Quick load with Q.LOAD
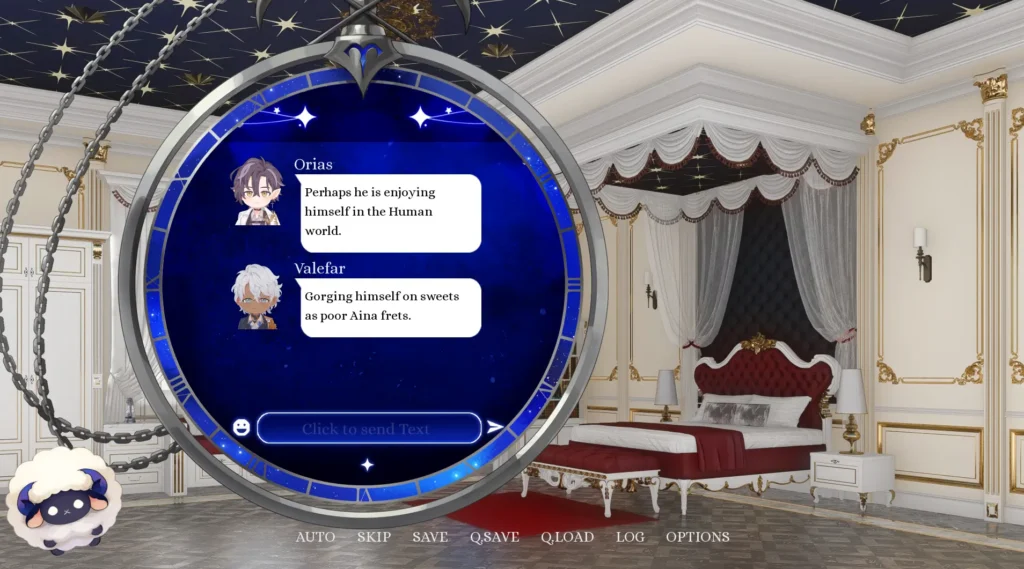This screenshot has height=569, width=1024. tap(567, 537)
